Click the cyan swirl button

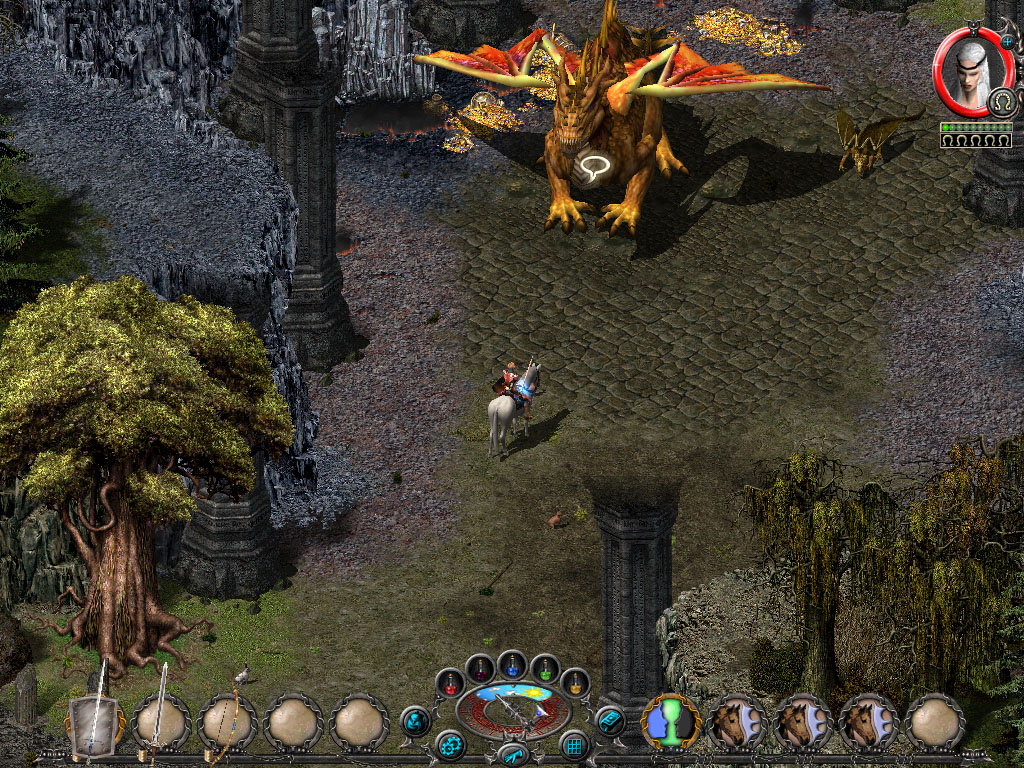click(x=414, y=720)
